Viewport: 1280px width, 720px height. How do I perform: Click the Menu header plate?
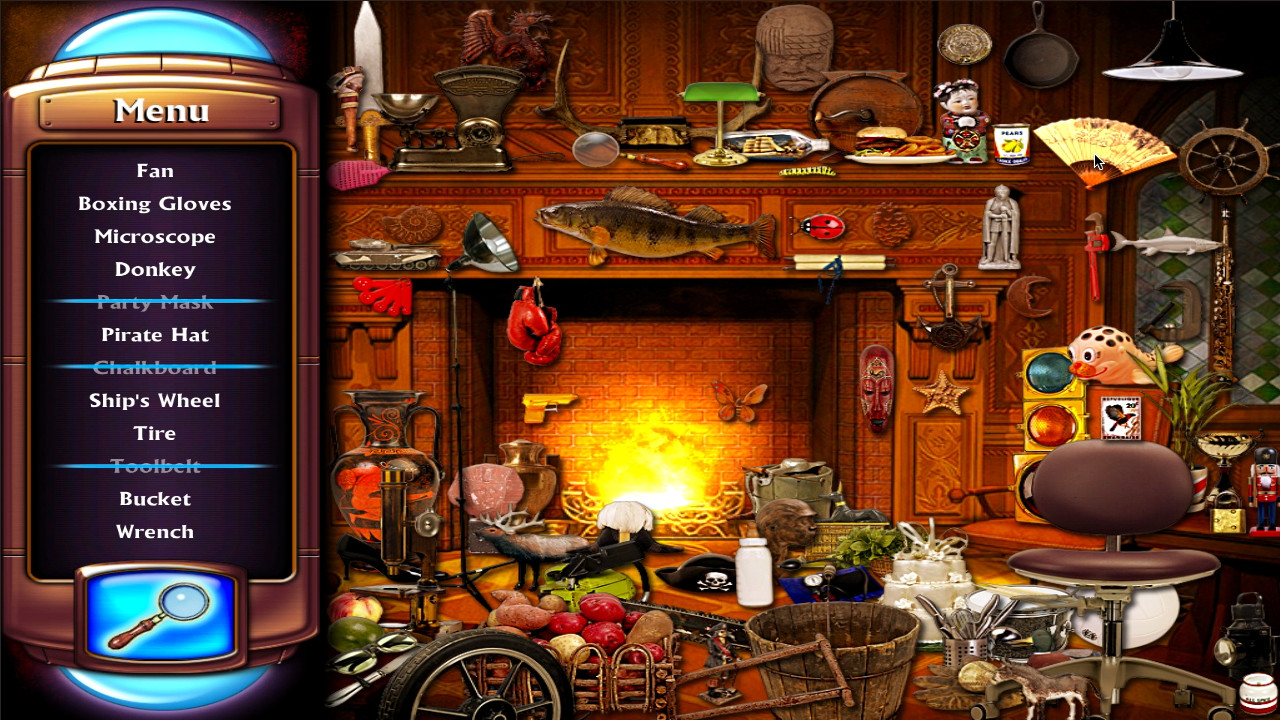click(156, 110)
